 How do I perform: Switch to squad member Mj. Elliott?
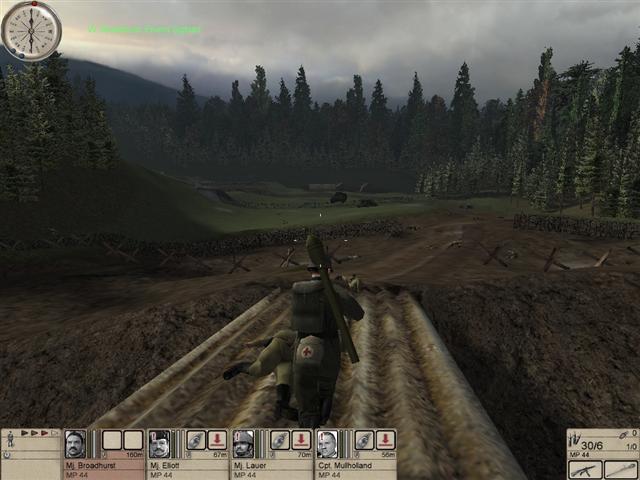[x=159, y=443]
